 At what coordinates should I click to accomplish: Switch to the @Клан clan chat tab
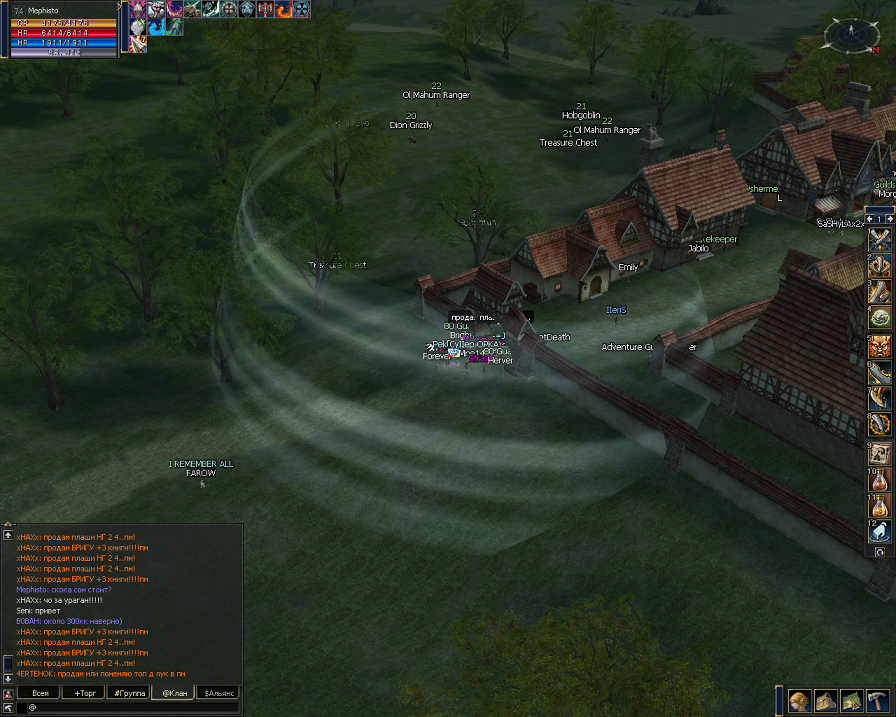pyautogui.click(x=172, y=692)
